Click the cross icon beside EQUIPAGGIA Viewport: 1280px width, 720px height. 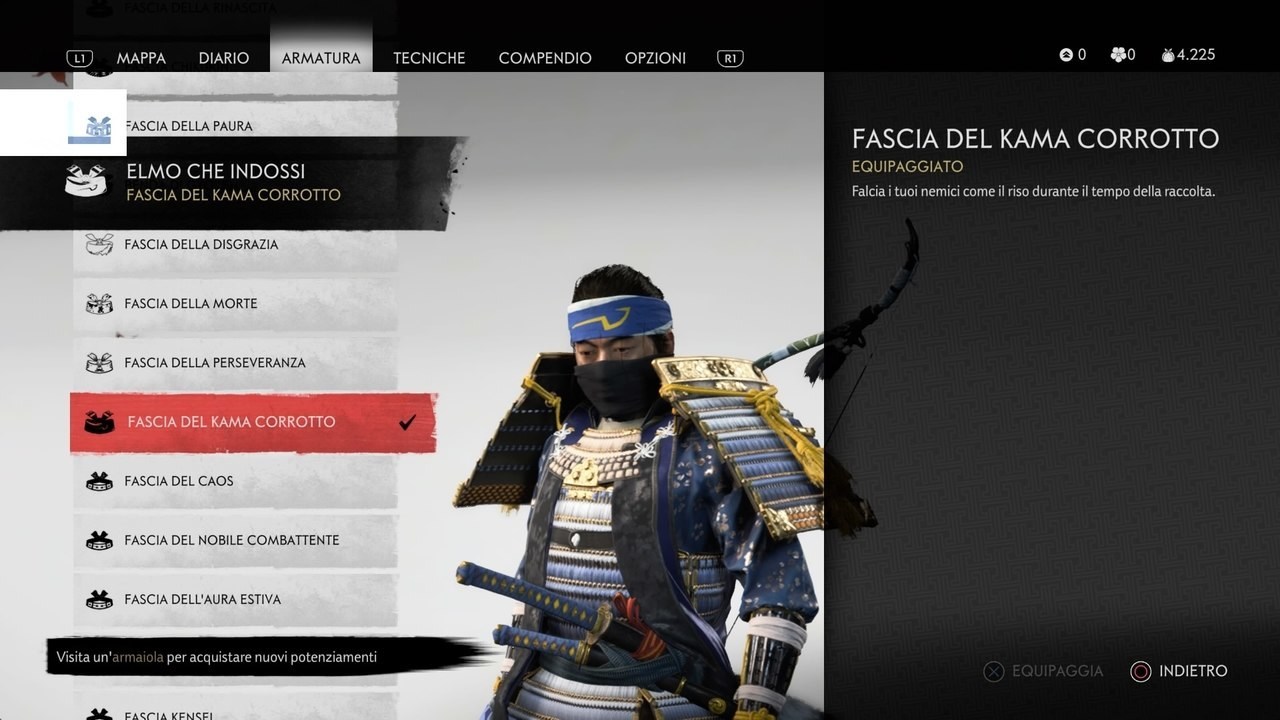point(991,671)
